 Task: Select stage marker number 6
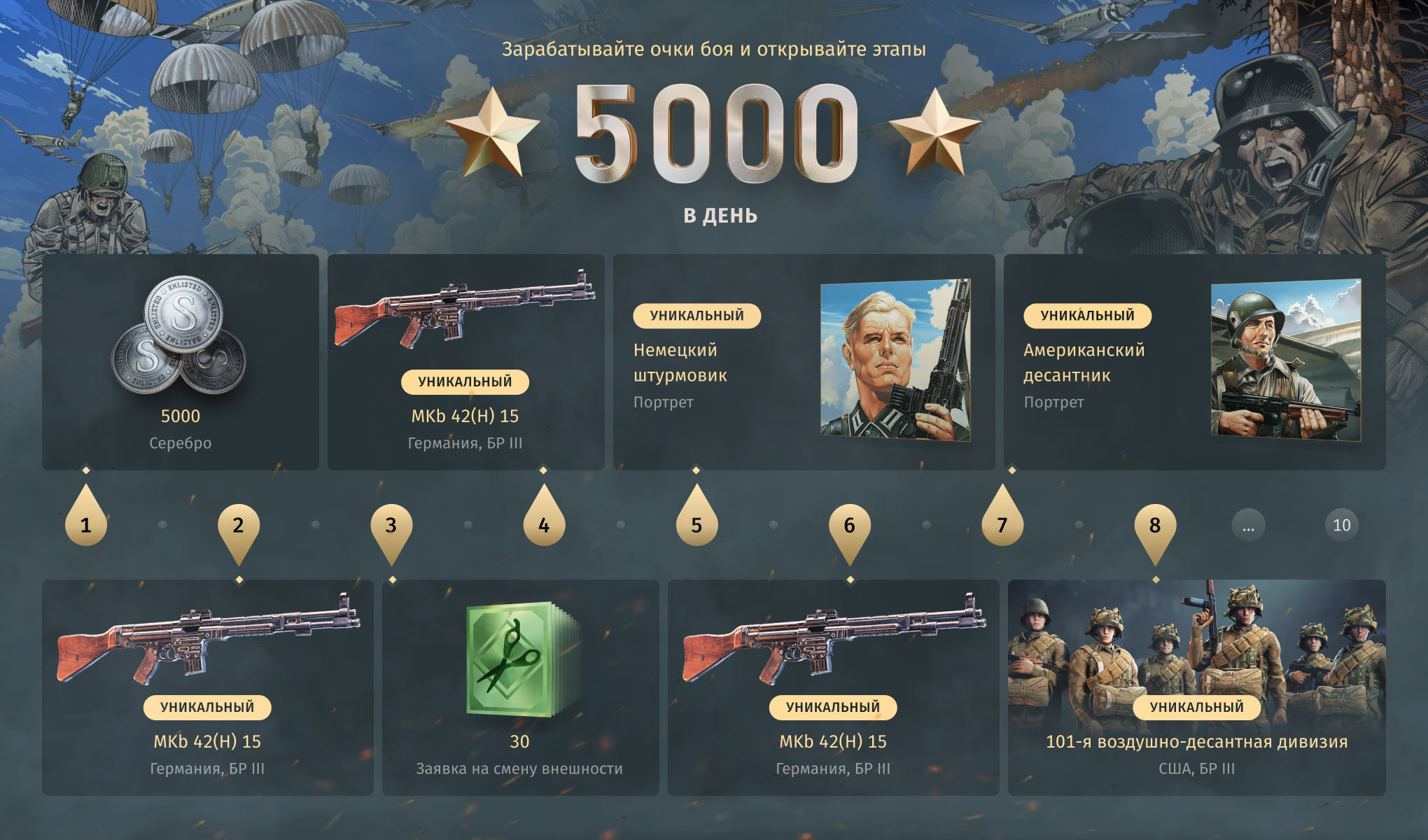(x=849, y=524)
